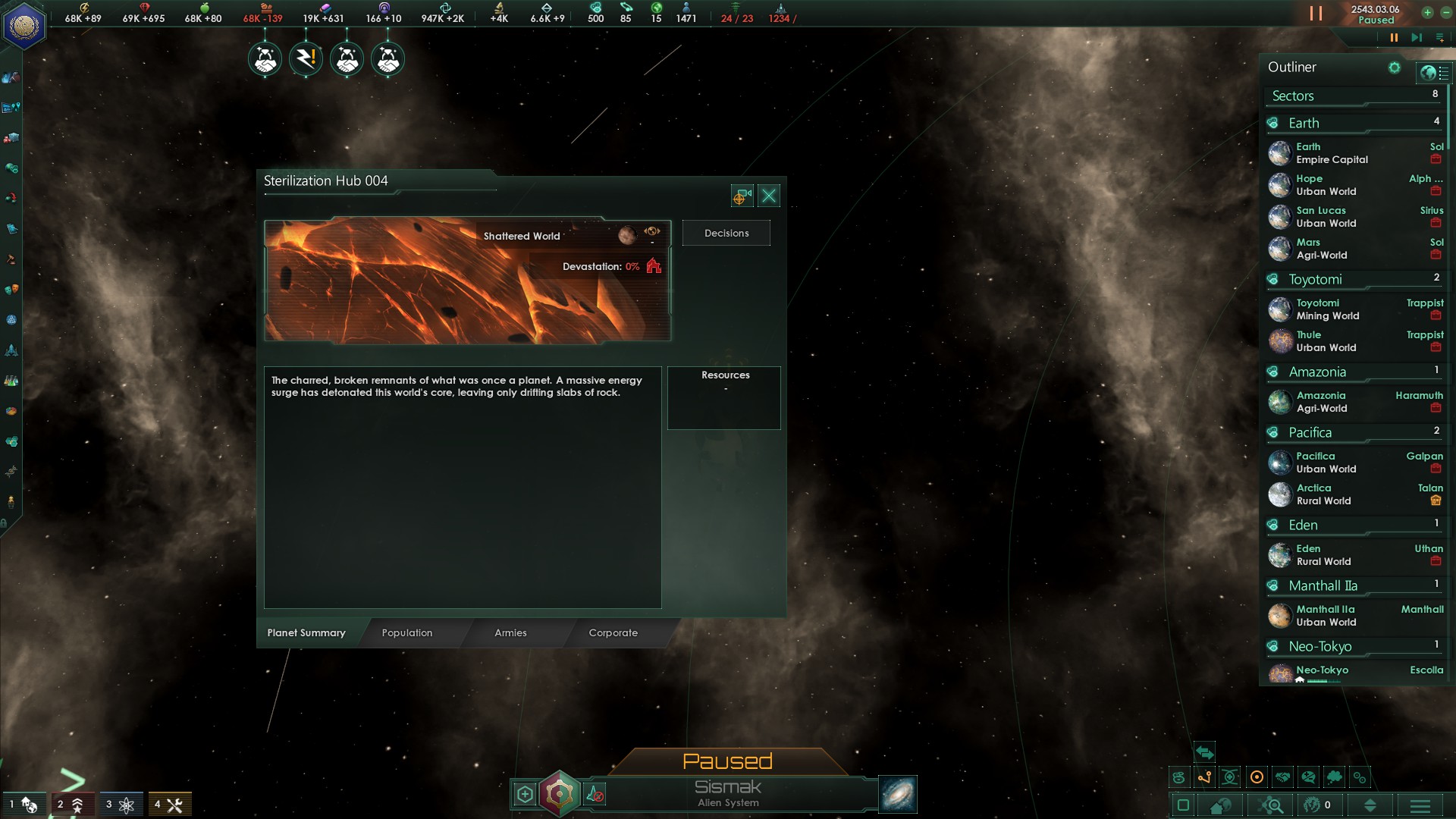The height and width of the screenshot is (819, 1456).
Task: Open the empire emblem government menu
Action: click(x=24, y=26)
